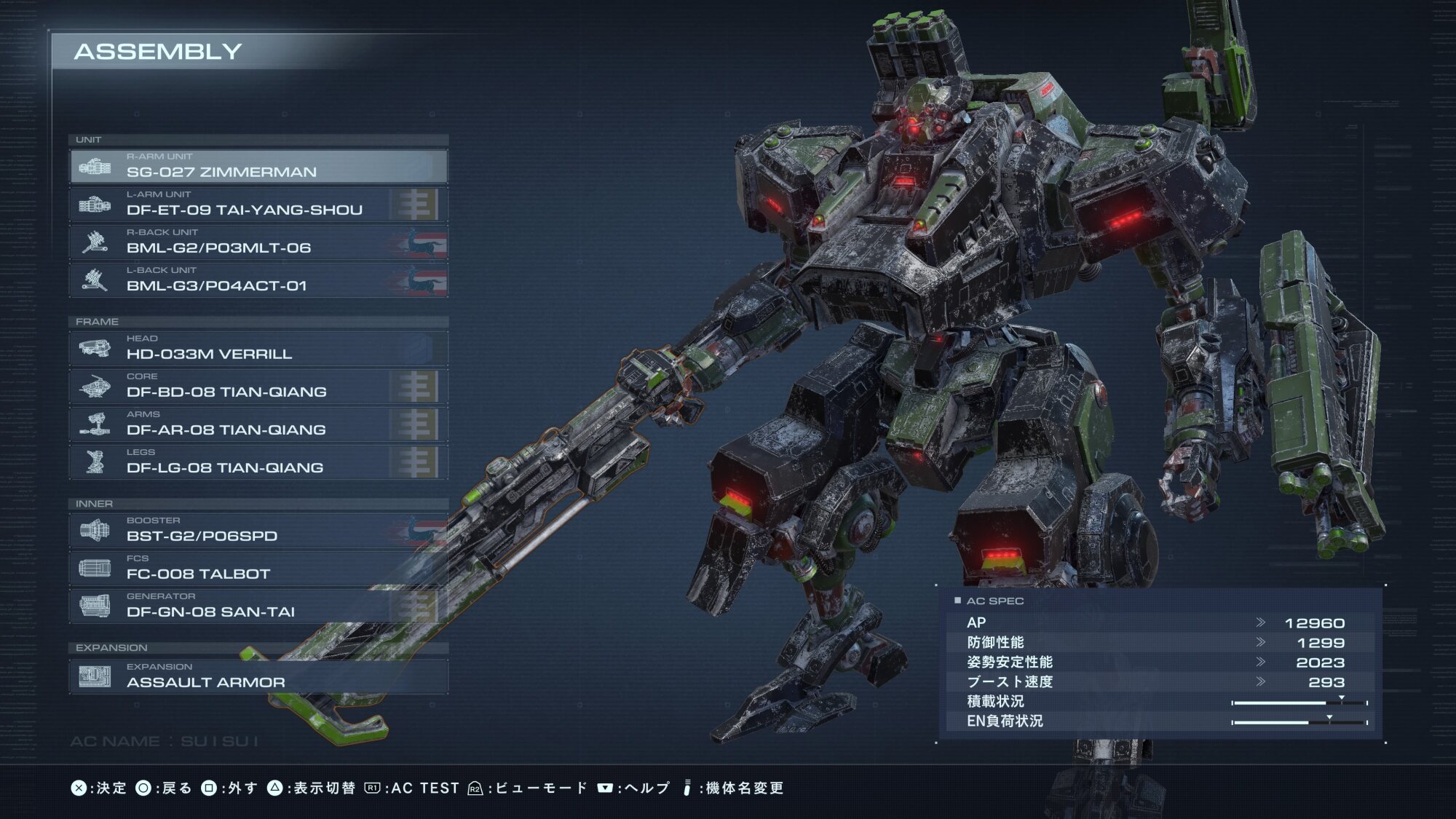Choose the R-Back Unit BML-G2/P03MLT-06 row
Image resolution: width=1456 pixels, height=819 pixels.
tap(258, 242)
